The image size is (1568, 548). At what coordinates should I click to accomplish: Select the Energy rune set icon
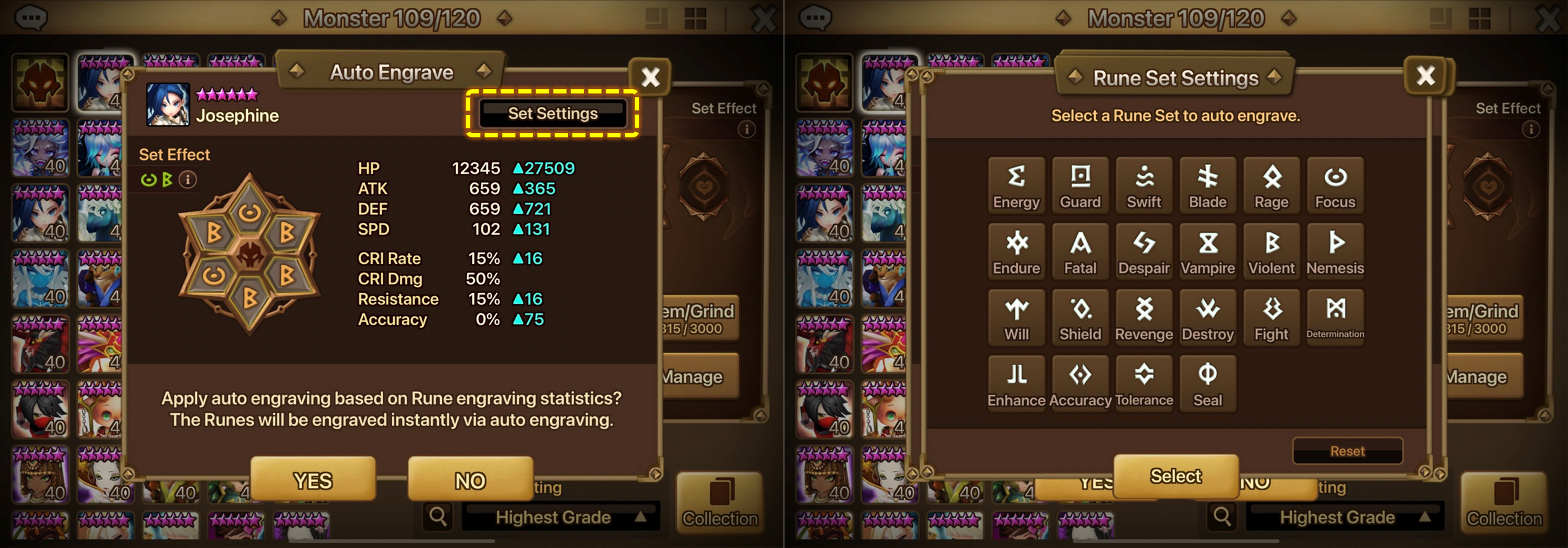1016,185
